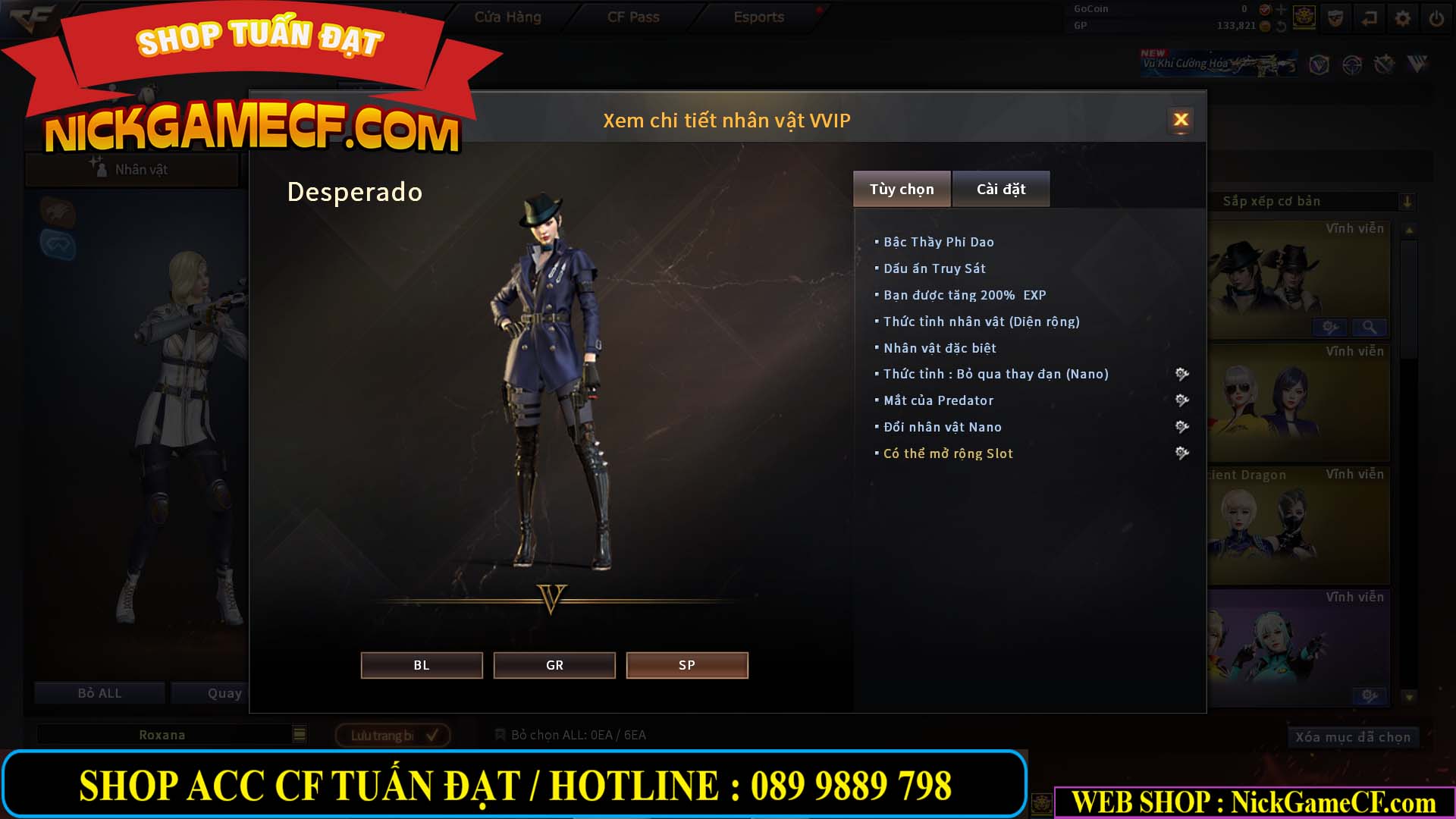This screenshot has width=1456, height=819.
Task: Click the headset support icon in top bar
Action: pyautogui.click(x=1336, y=16)
